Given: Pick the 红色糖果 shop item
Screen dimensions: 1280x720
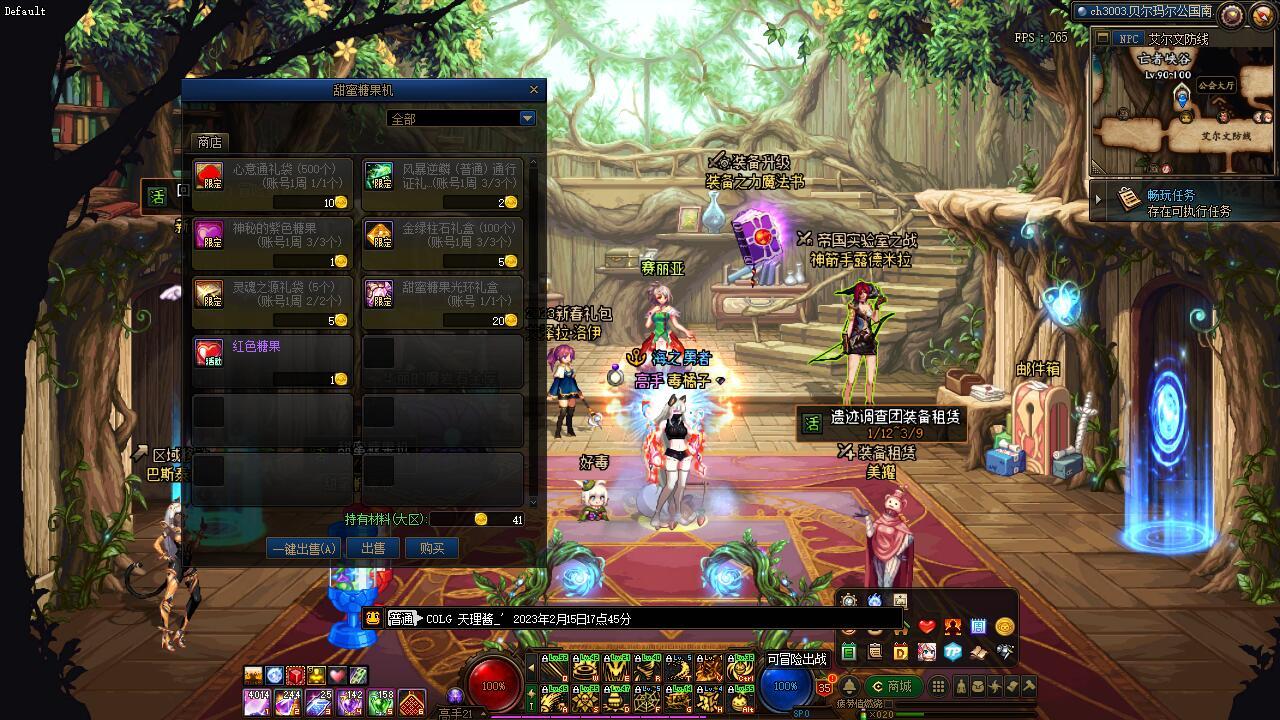Looking at the screenshot, I should (x=272, y=362).
